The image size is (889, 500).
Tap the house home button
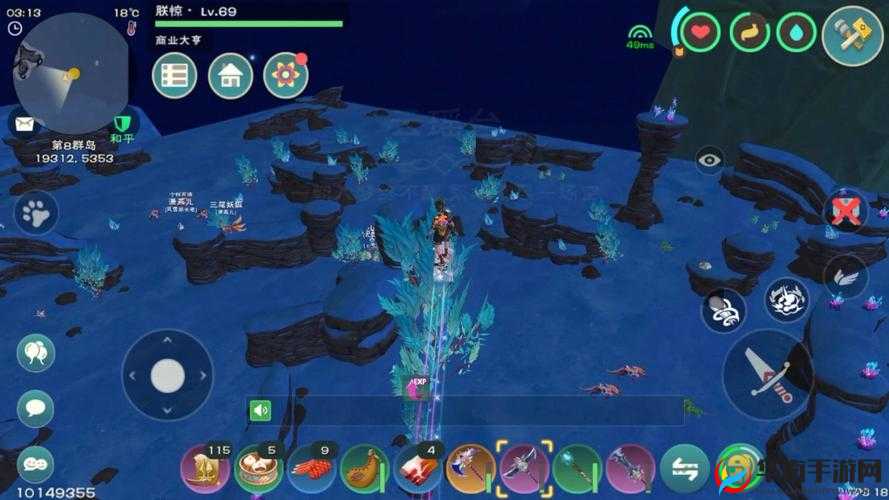[x=230, y=75]
